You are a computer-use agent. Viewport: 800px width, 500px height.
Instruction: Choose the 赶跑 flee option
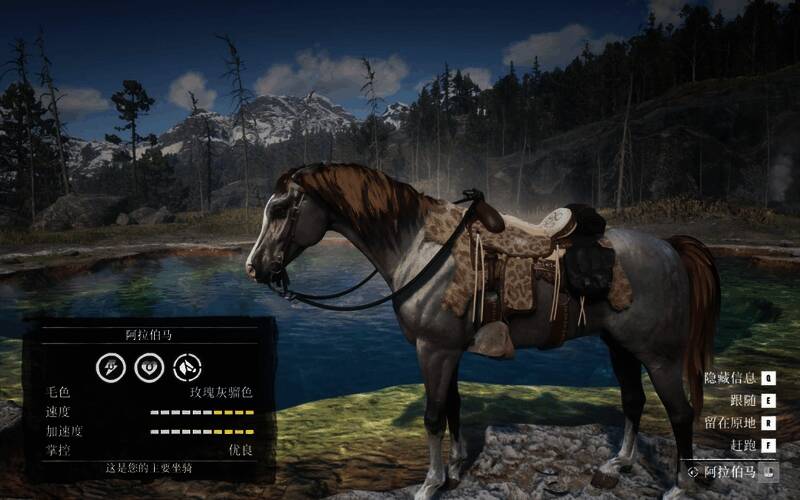(x=743, y=444)
